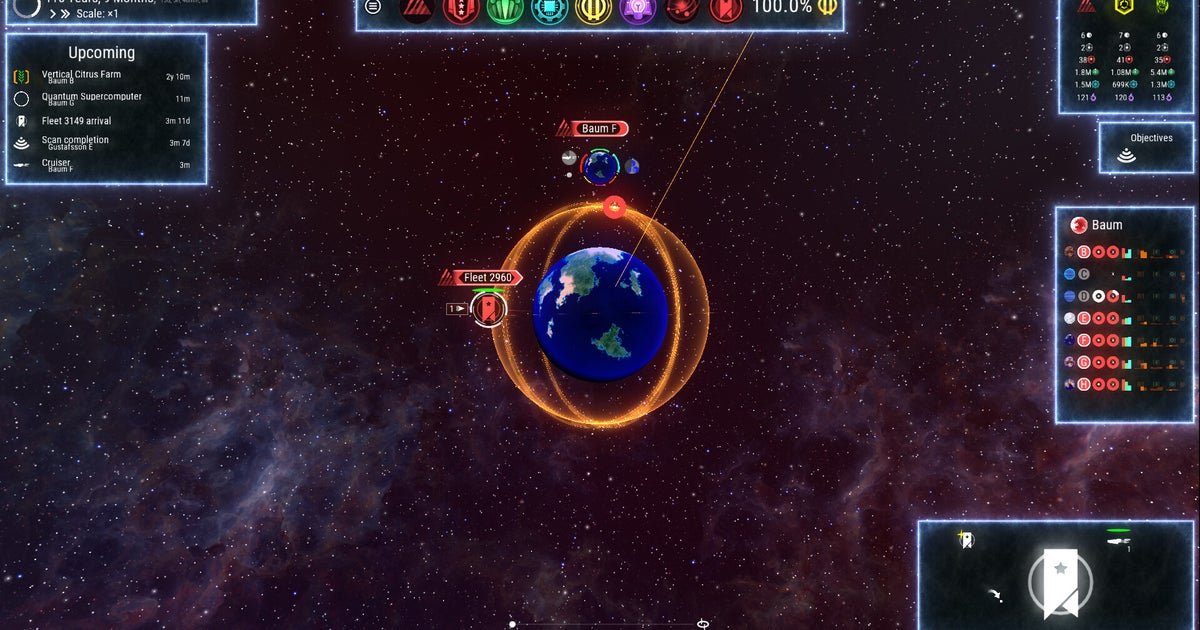Screen dimensions: 1200x630
Task: Open the dark red orbit planet icon
Action: point(681,9)
